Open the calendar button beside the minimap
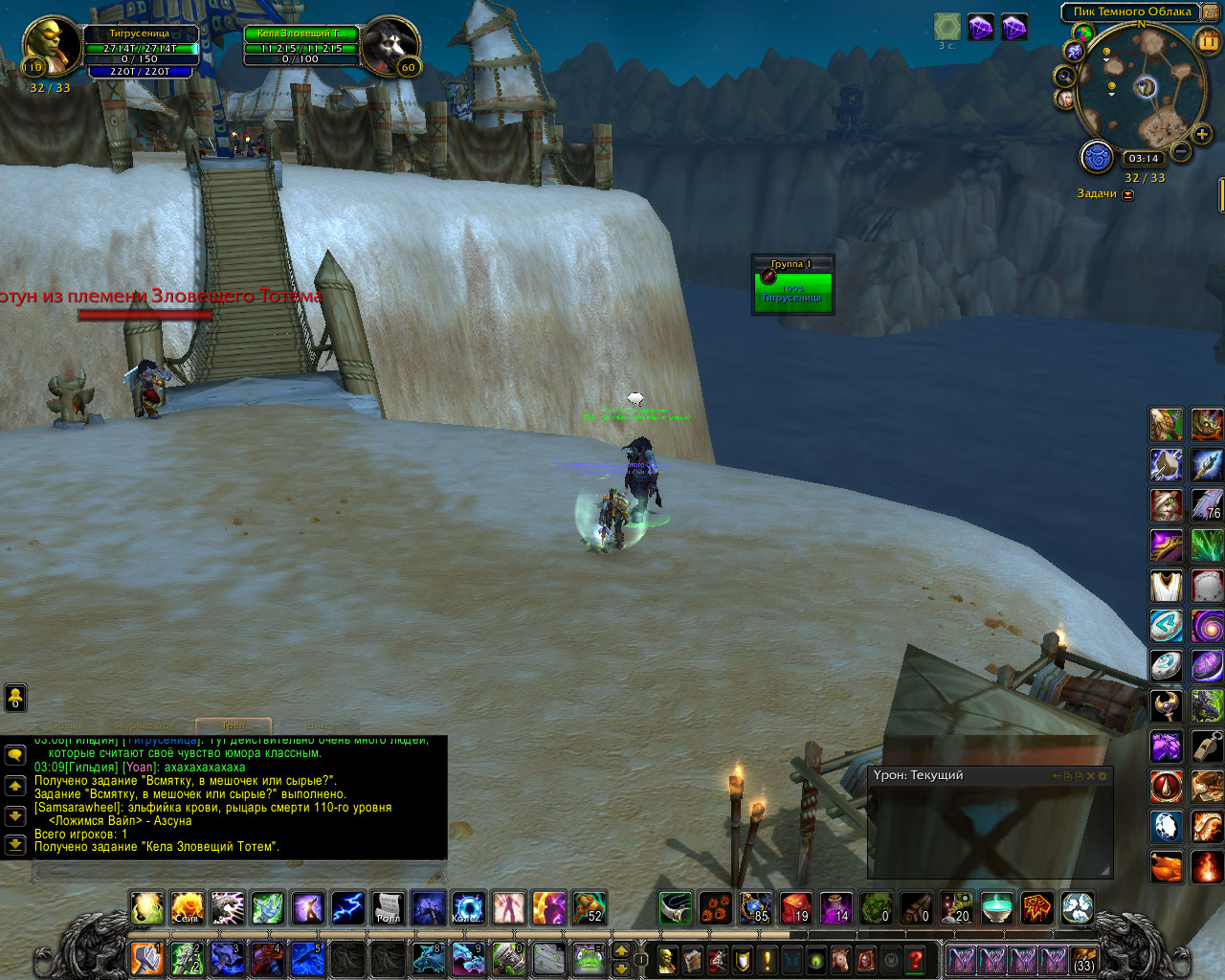Image resolution: width=1225 pixels, height=980 pixels. click(x=1208, y=41)
